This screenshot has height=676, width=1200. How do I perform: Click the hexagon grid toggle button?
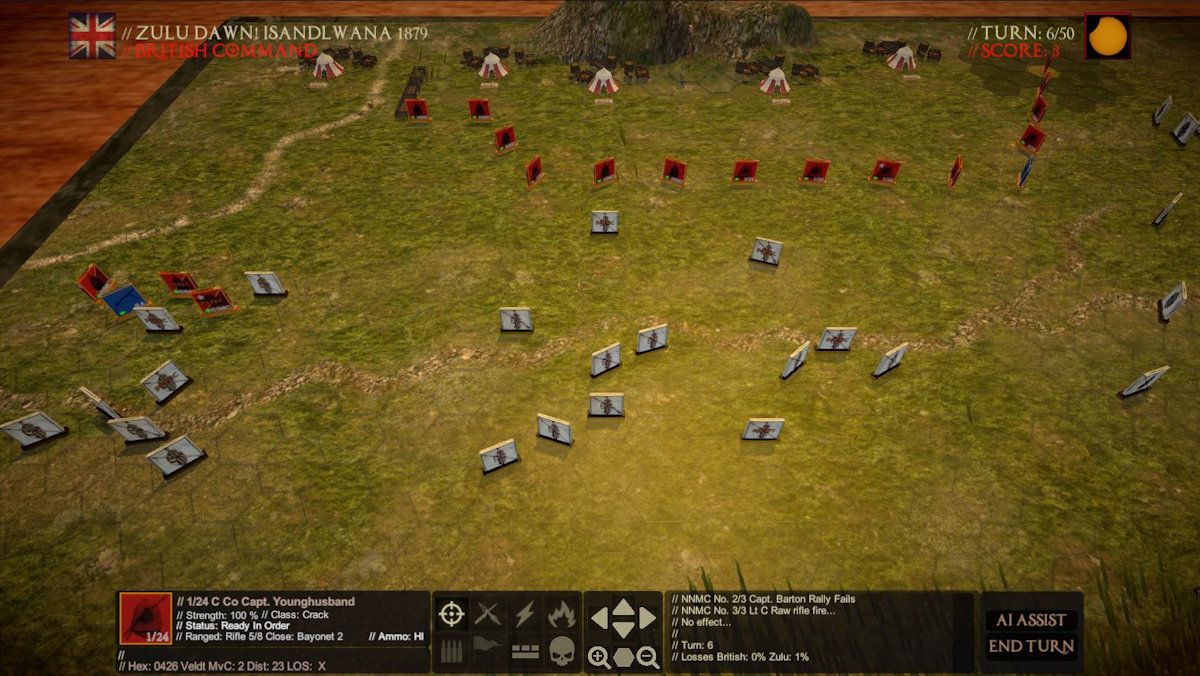623,657
